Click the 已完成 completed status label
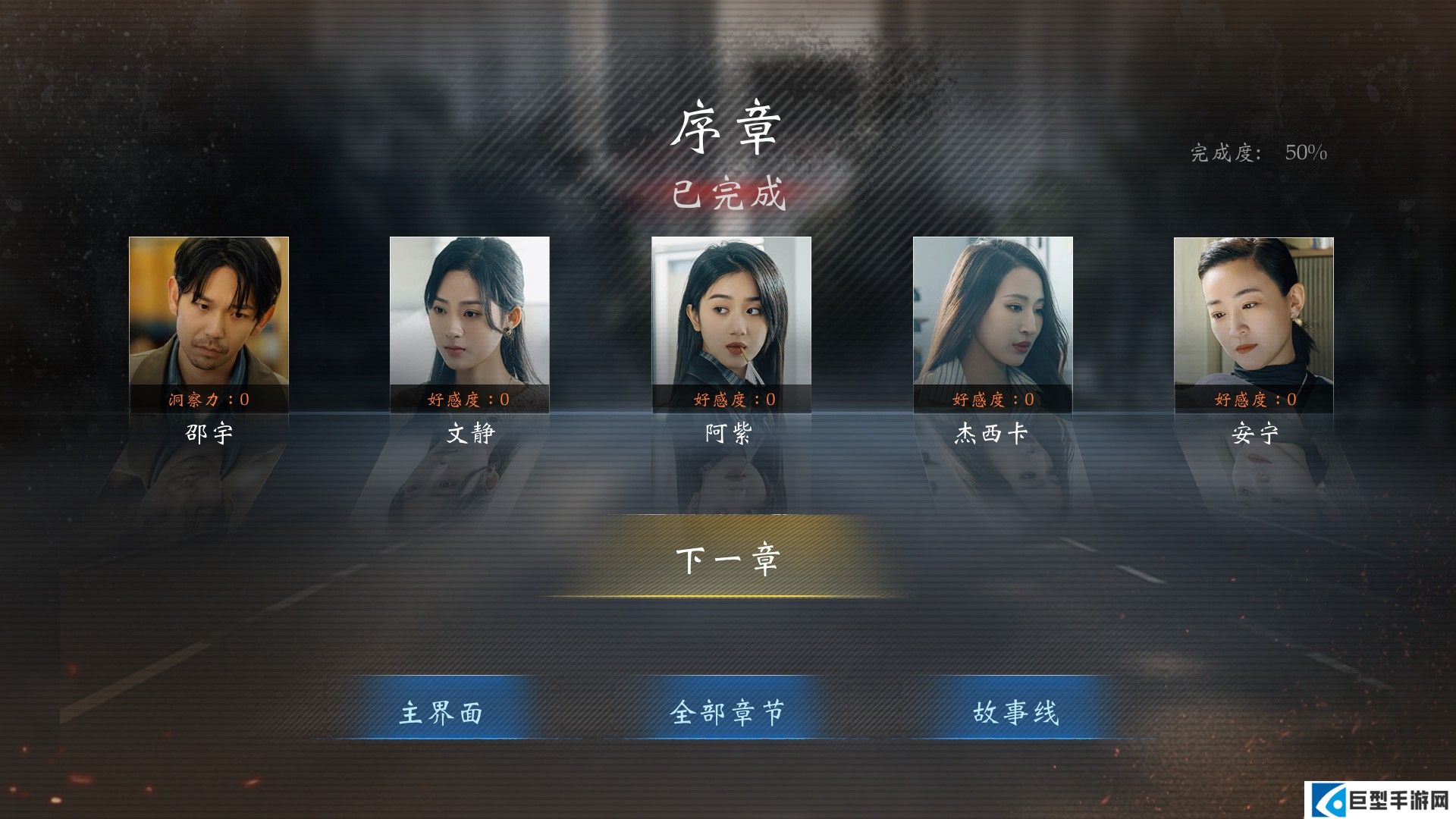Image resolution: width=1456 pixels, height=819 pixels. 728,193
